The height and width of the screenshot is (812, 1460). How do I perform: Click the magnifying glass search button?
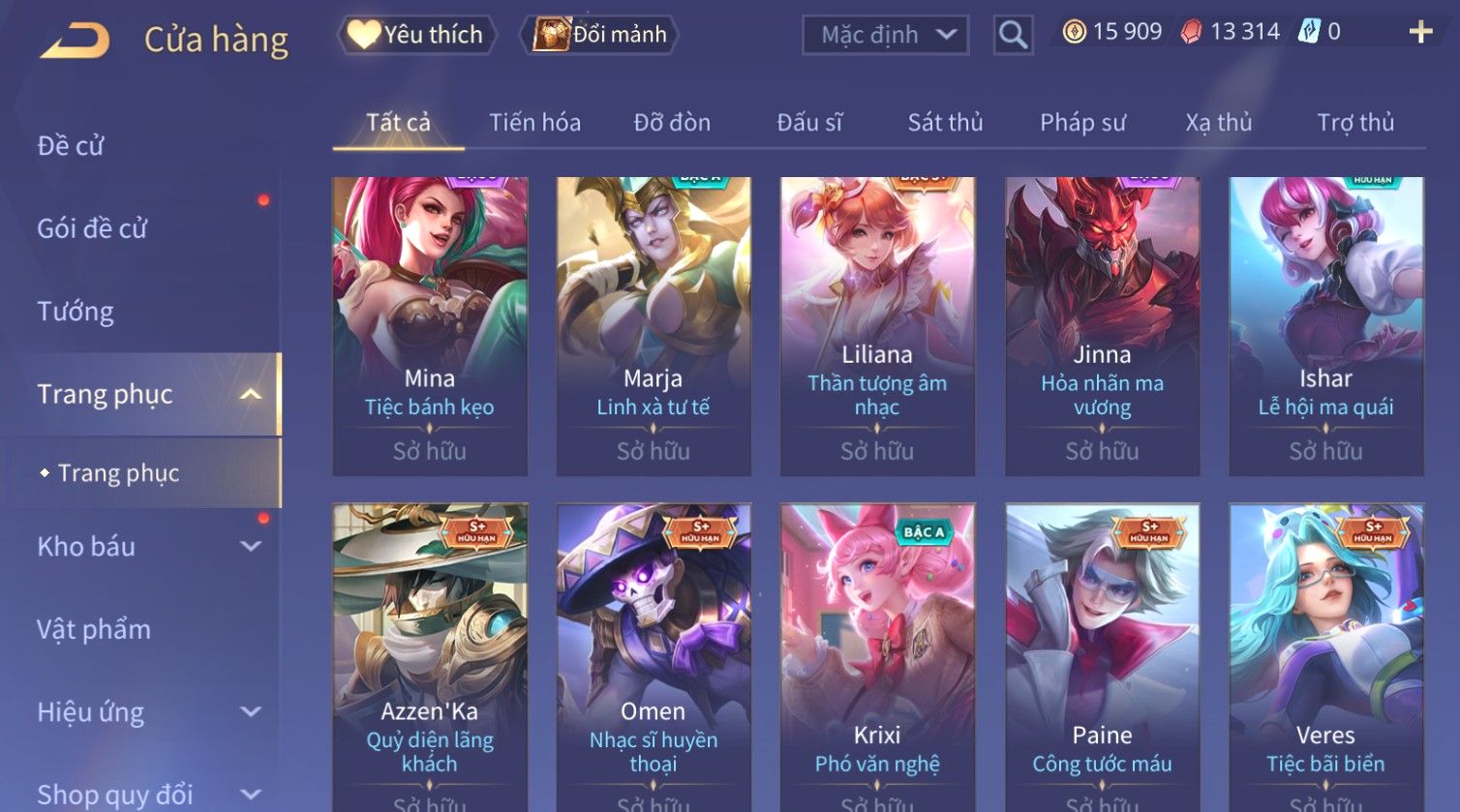pos(1013,35)
